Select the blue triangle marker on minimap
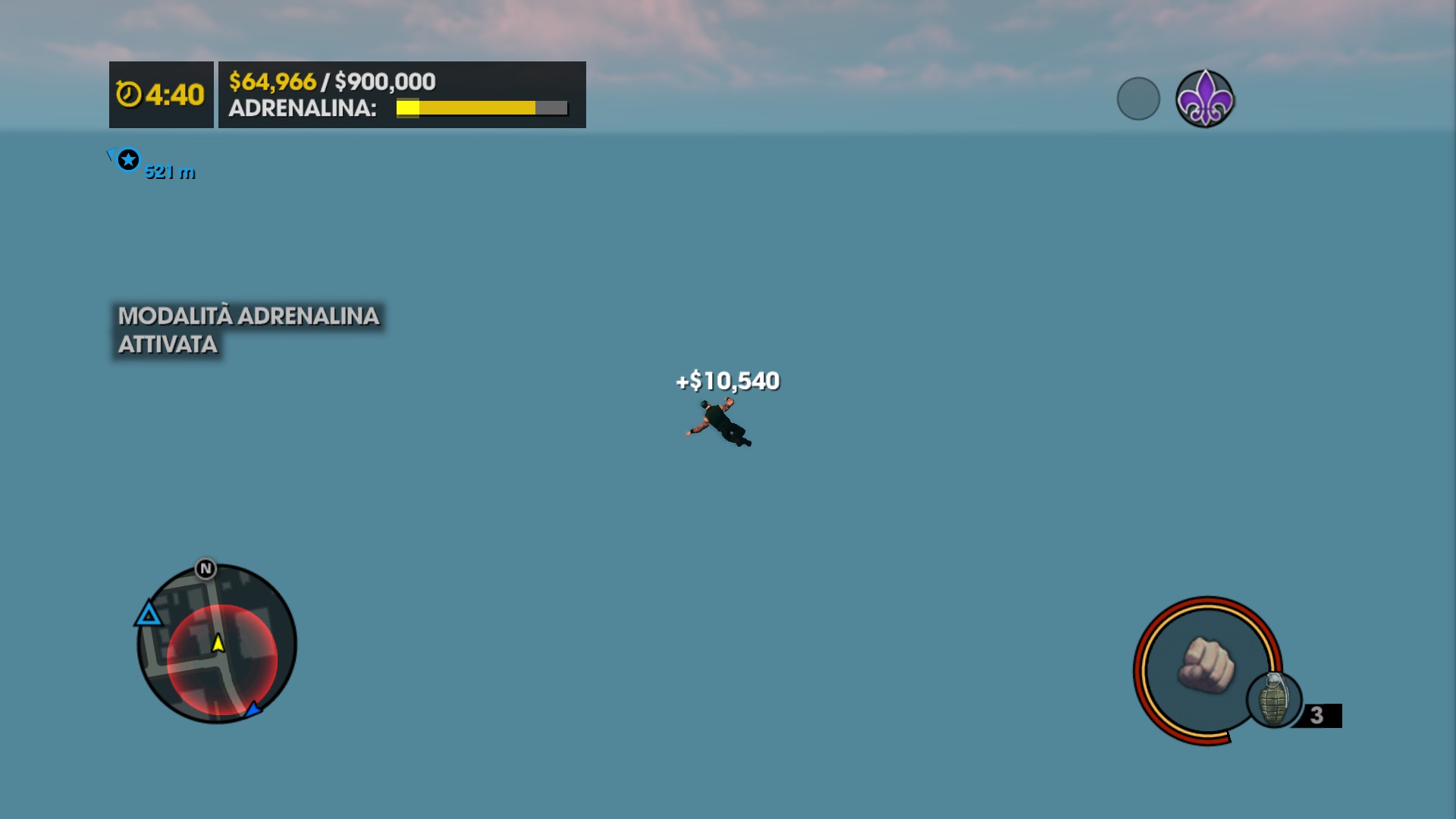The image size is (1456, 819). click(149, 614)
